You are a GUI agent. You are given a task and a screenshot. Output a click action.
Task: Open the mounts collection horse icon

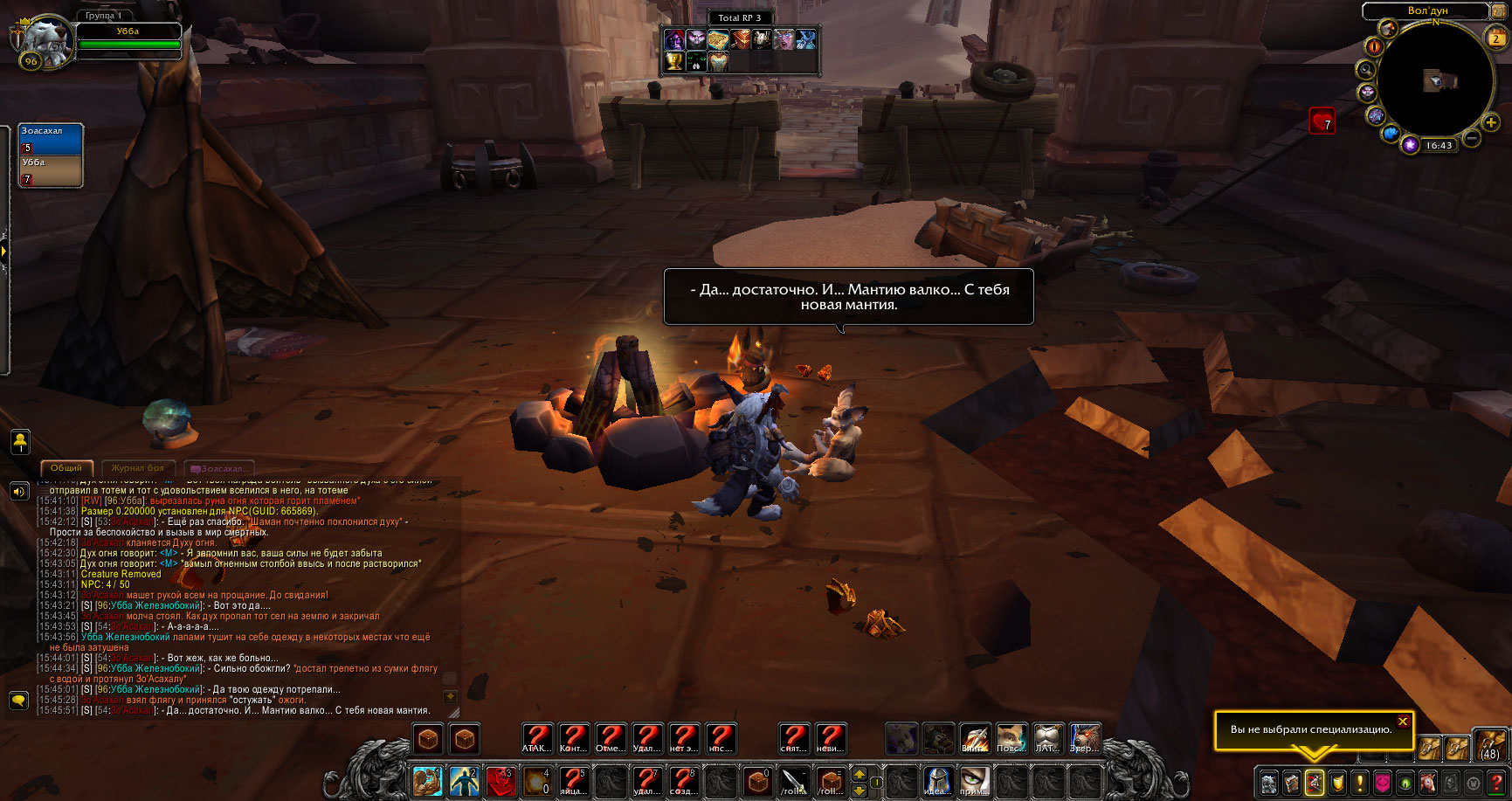click(1427, 783)
